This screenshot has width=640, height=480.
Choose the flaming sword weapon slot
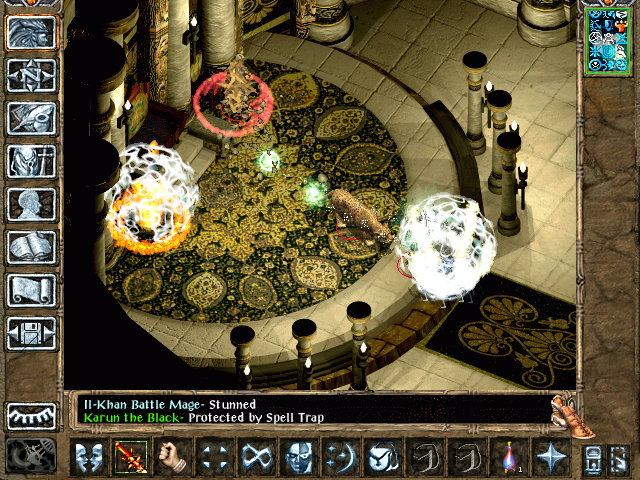131,457
